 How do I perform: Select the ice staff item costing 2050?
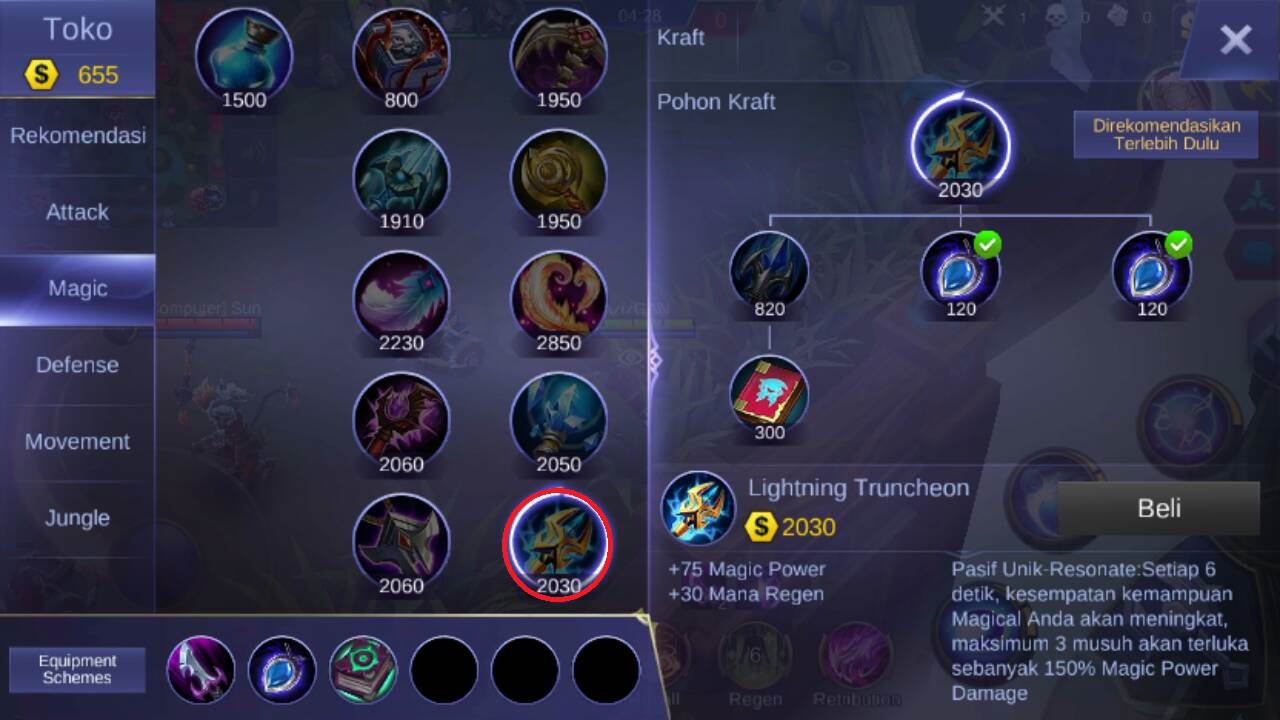click(x=558, y=420)
